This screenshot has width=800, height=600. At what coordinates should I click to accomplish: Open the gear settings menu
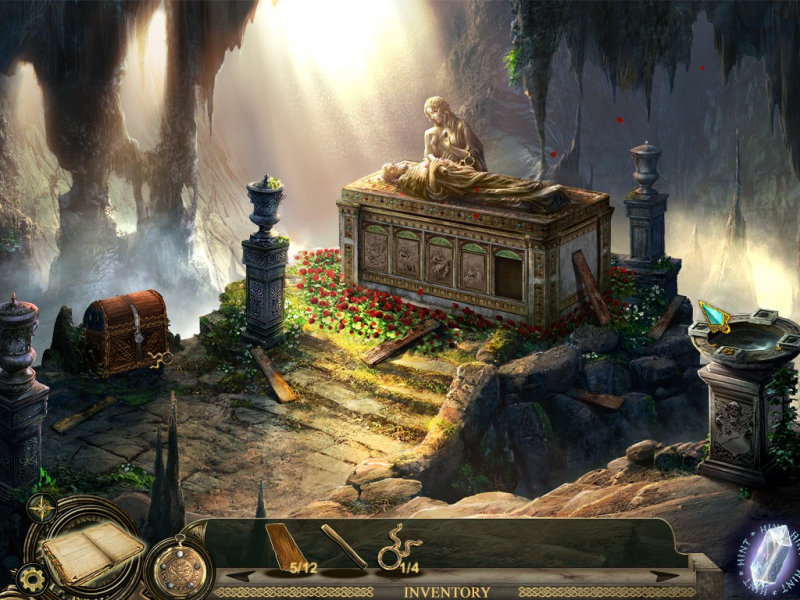tap(32, 578)
